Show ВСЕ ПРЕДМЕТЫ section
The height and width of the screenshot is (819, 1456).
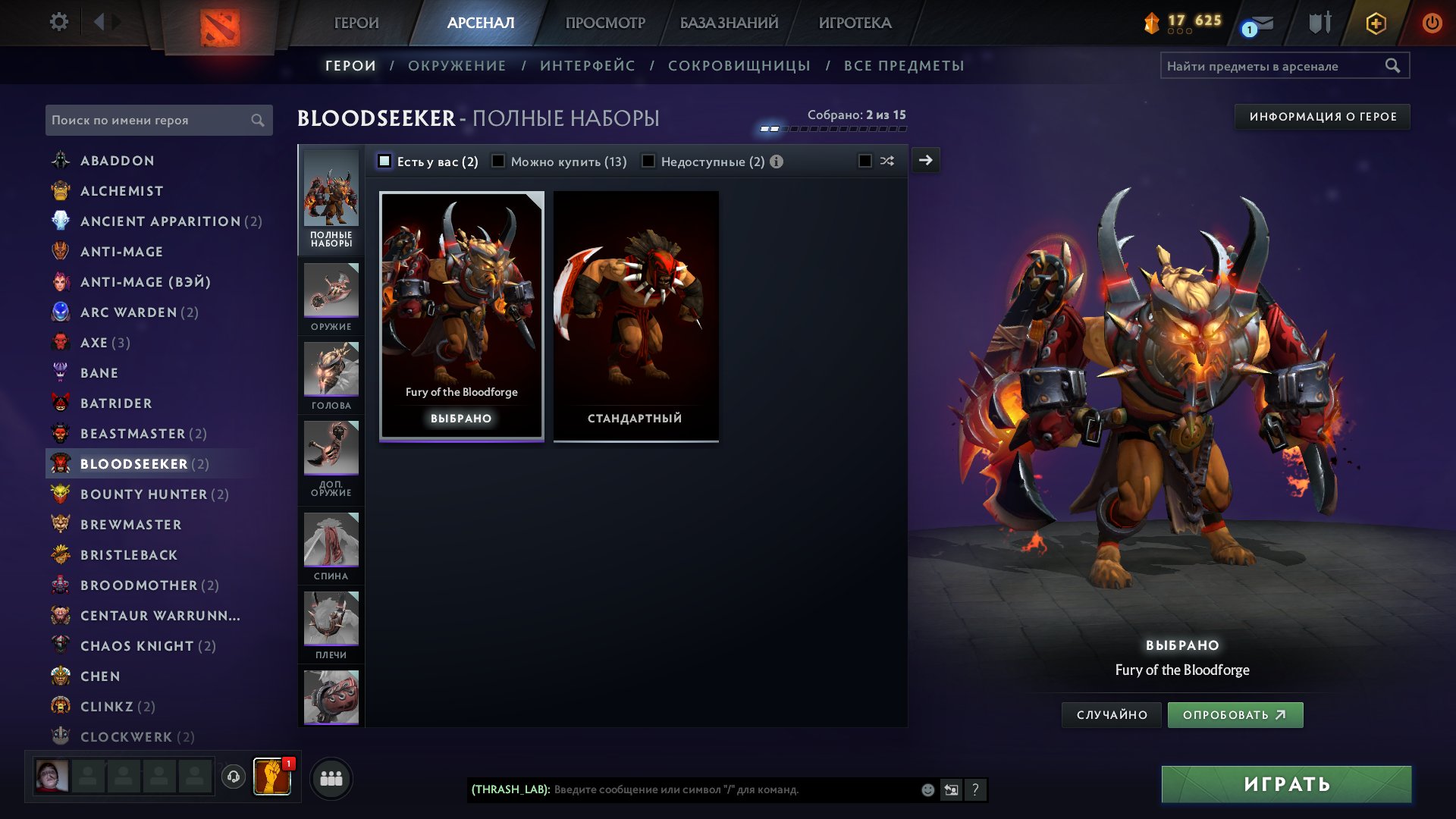click(904, 66)
